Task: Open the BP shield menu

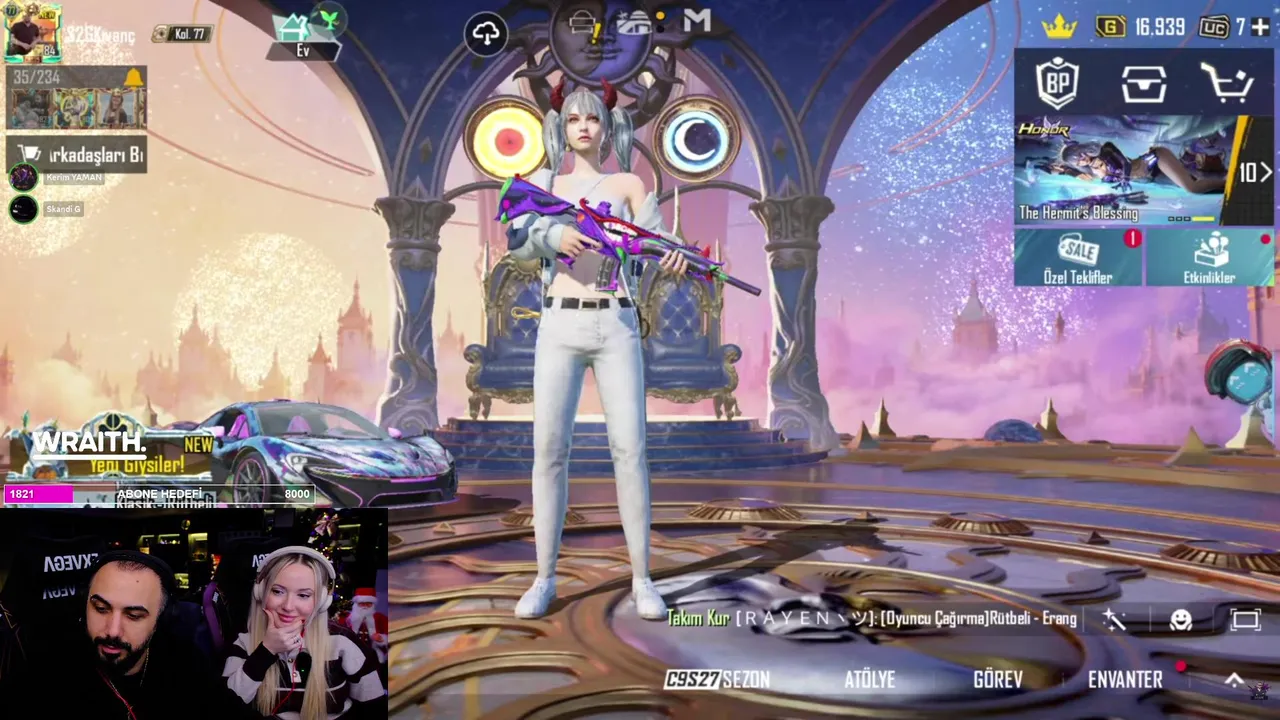Action: [x=1057, y=84]
